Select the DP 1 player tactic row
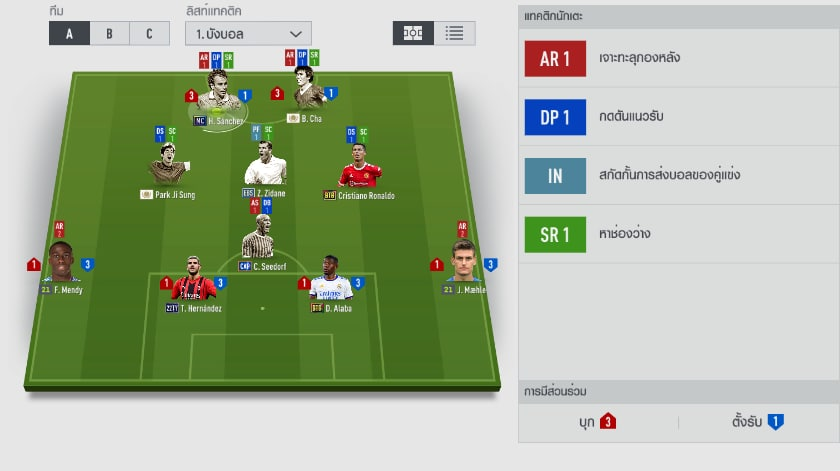Viewport: 840px width, 471px height. click(678, 117)
